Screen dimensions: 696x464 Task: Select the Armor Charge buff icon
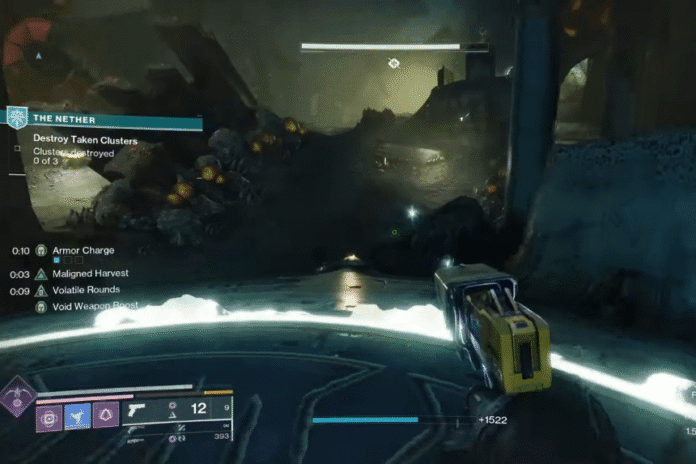(x=41, y=250)
